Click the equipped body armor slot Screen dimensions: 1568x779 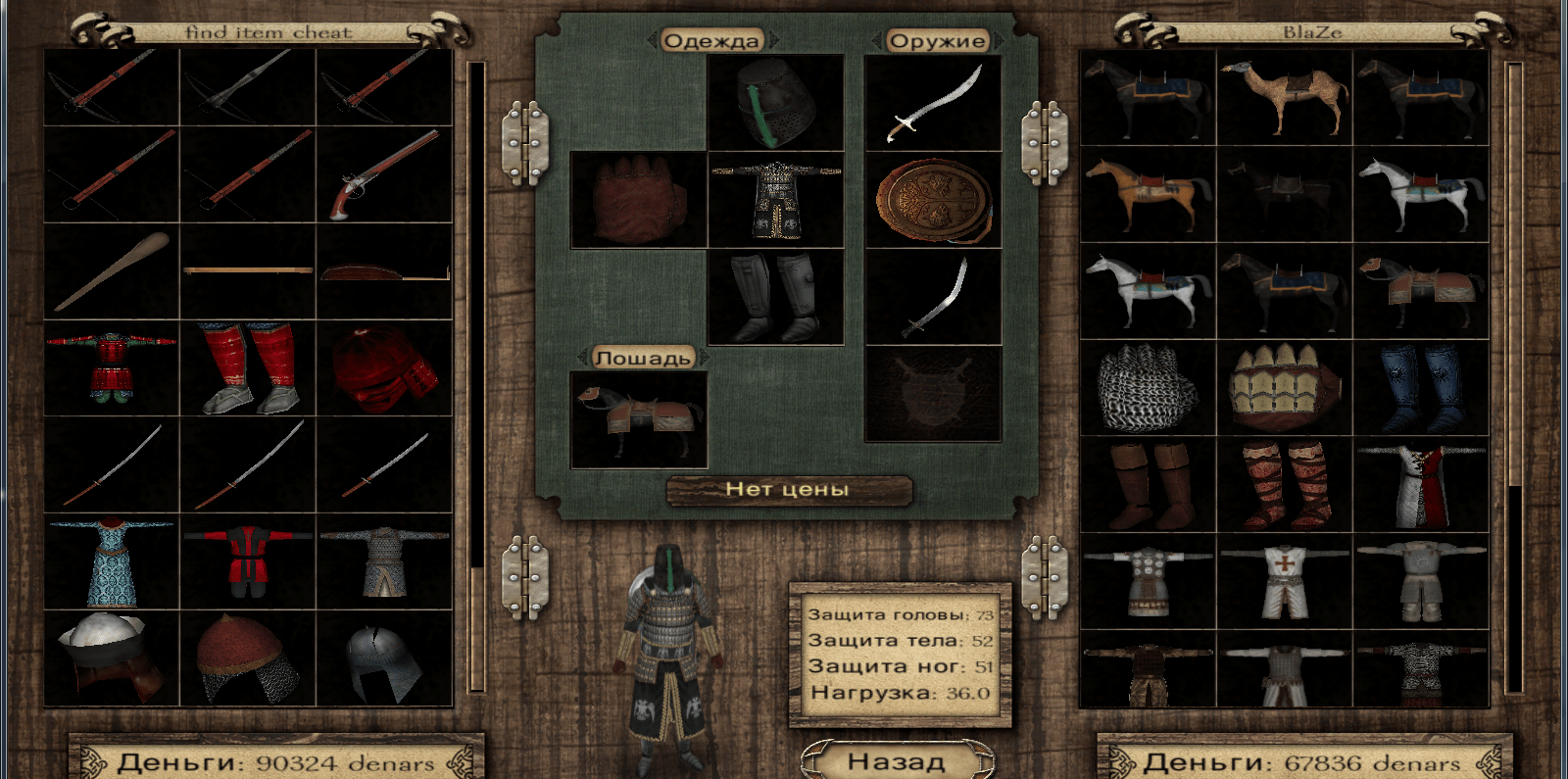coord(775,200)
